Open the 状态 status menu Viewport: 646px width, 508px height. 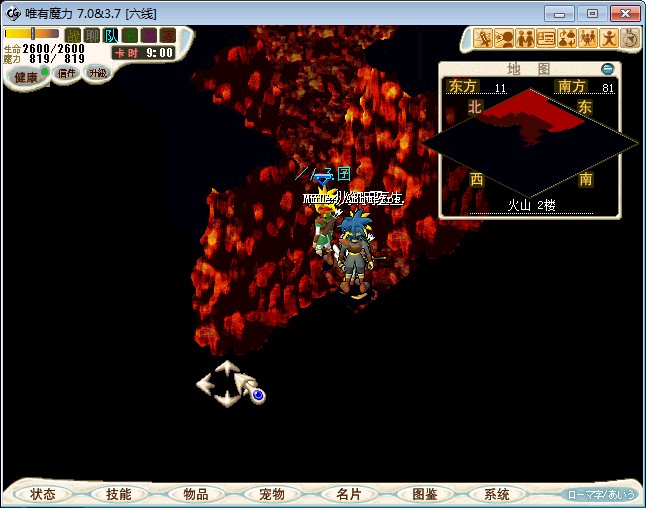[x=43, y=494]
